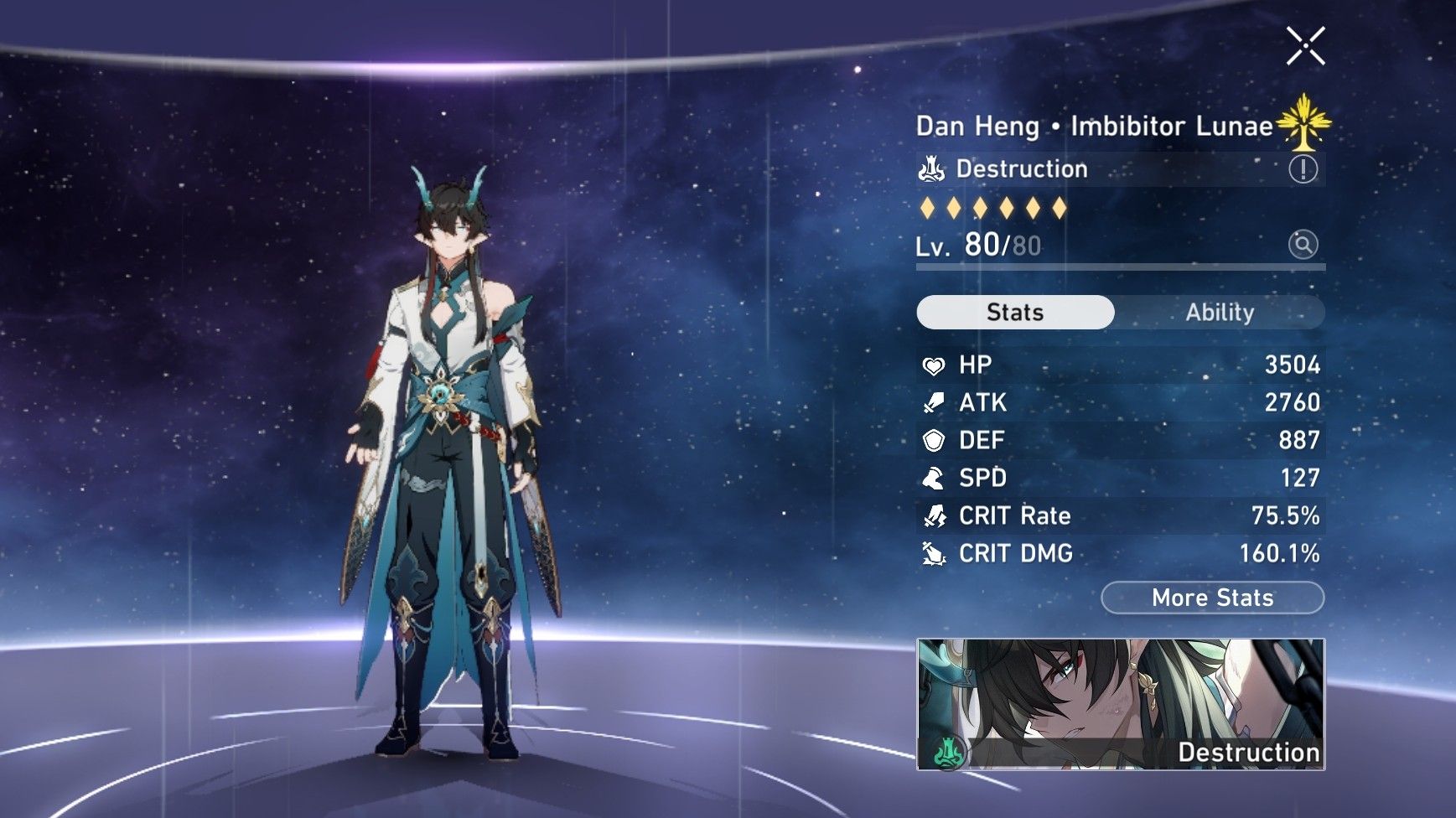Screen dimensions: 1456x818
Task: Select the Stats tab
Action: point(1014,312)
